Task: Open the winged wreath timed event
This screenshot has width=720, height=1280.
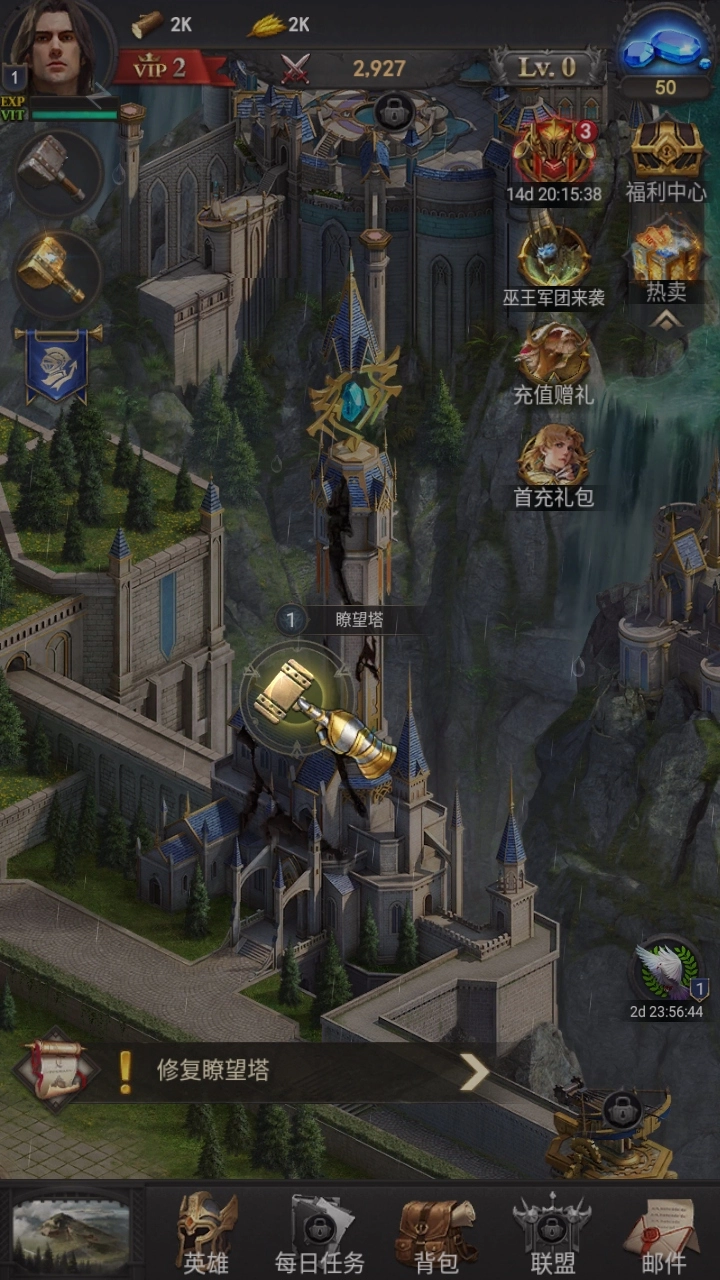Action: coord(667,972)
